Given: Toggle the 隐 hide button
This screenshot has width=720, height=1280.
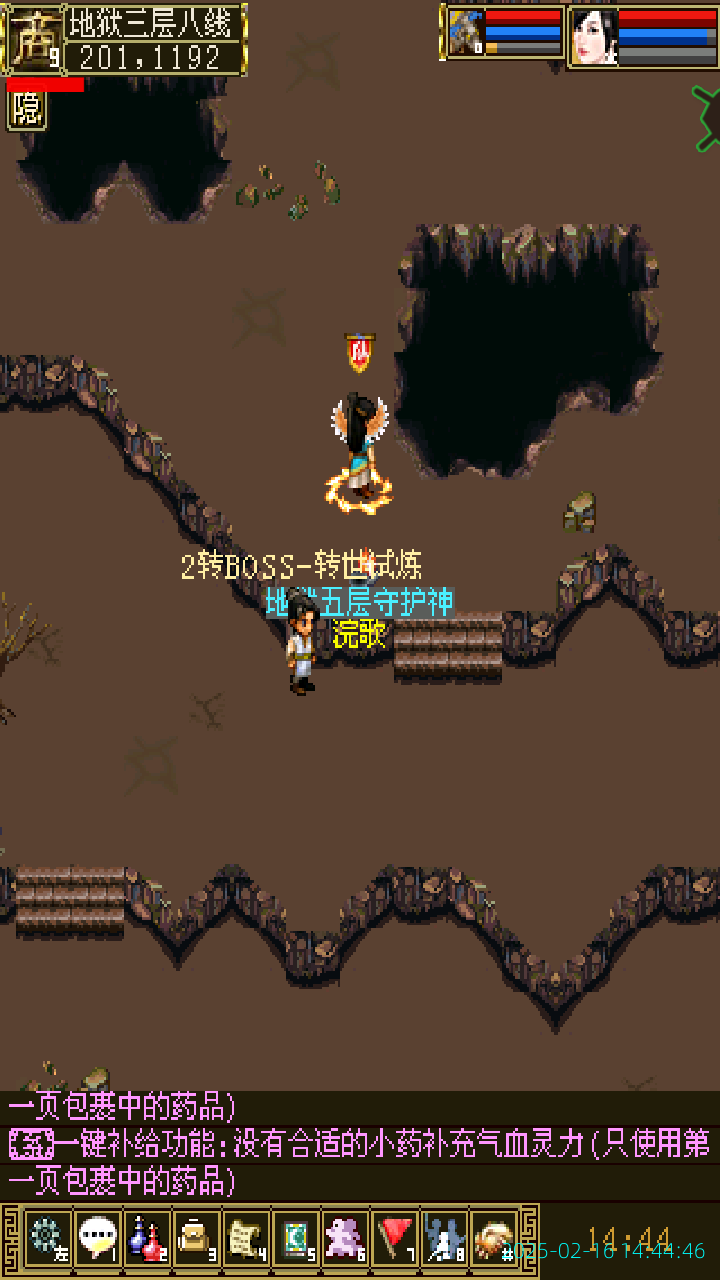Looking at the screenshot, I should 27,110.
